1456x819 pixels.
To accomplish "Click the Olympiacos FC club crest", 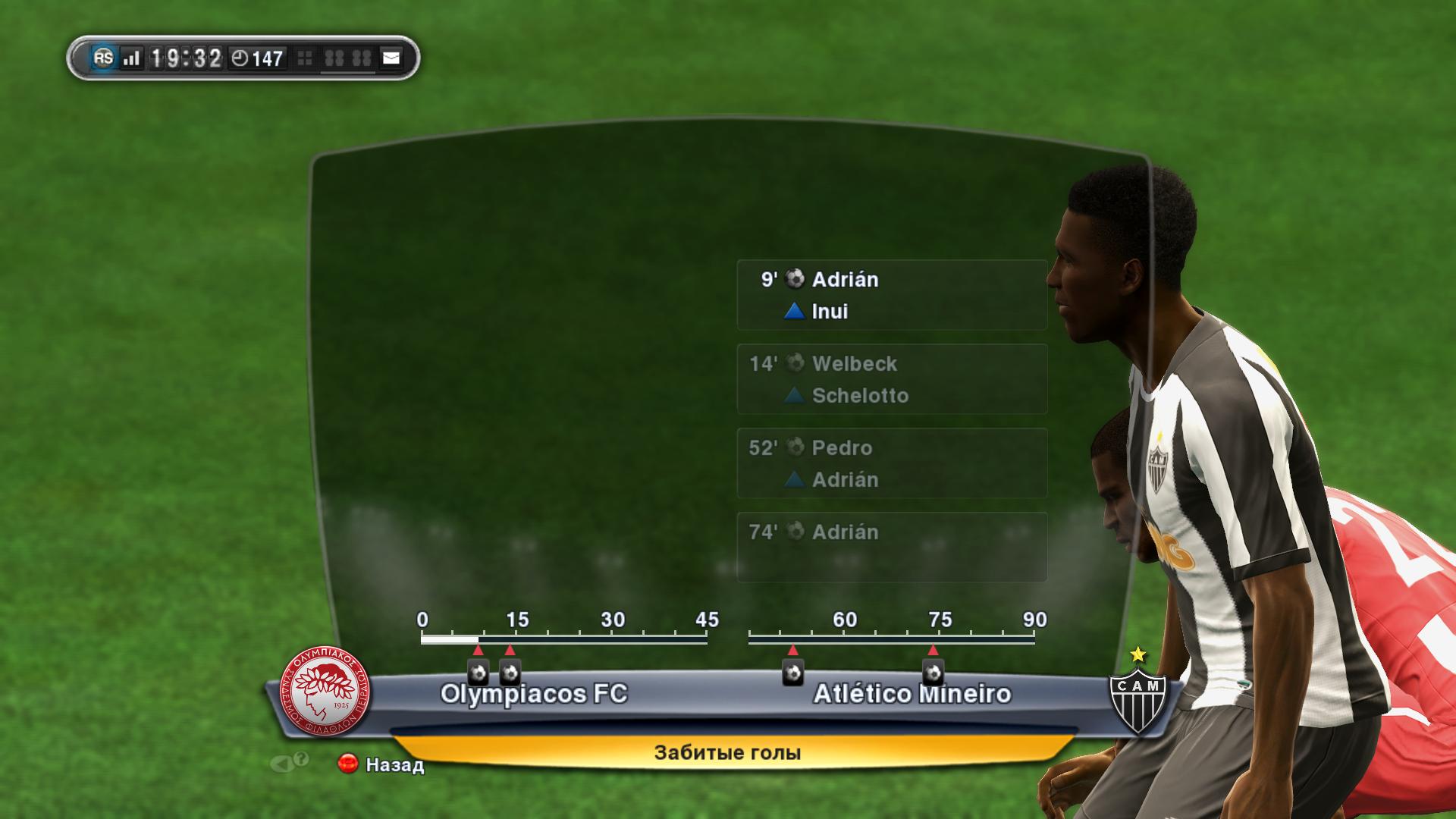I will [x=326, y=691].
